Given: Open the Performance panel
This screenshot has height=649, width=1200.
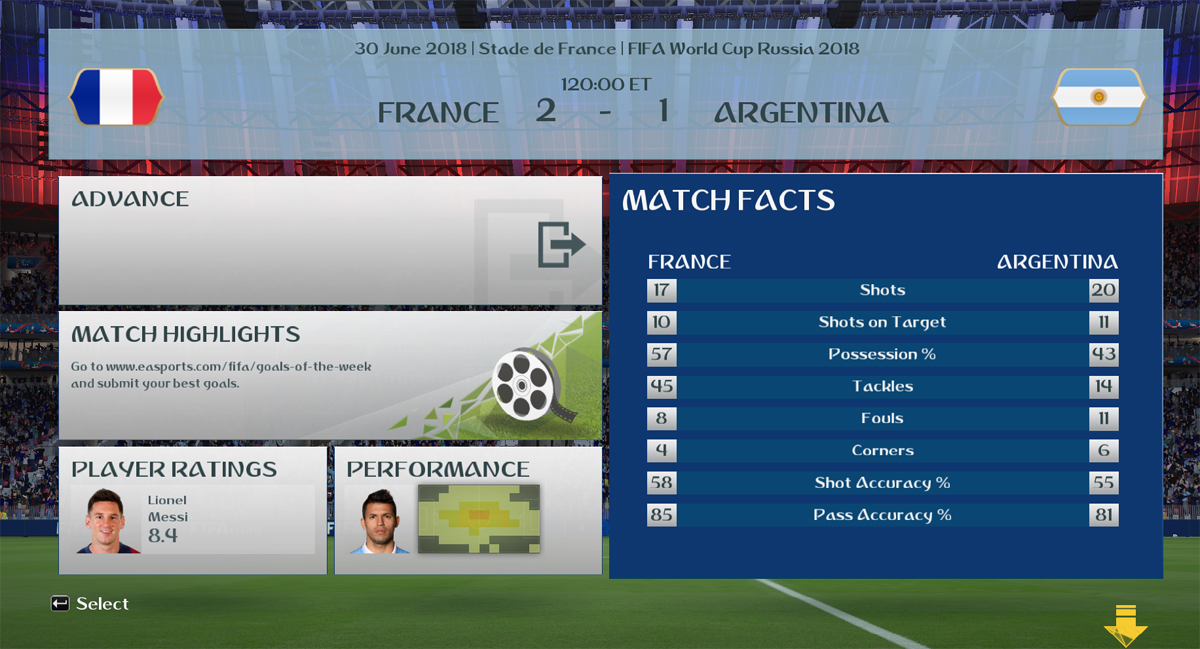Looking at the screenshot, I should click(x=468, y=510).
